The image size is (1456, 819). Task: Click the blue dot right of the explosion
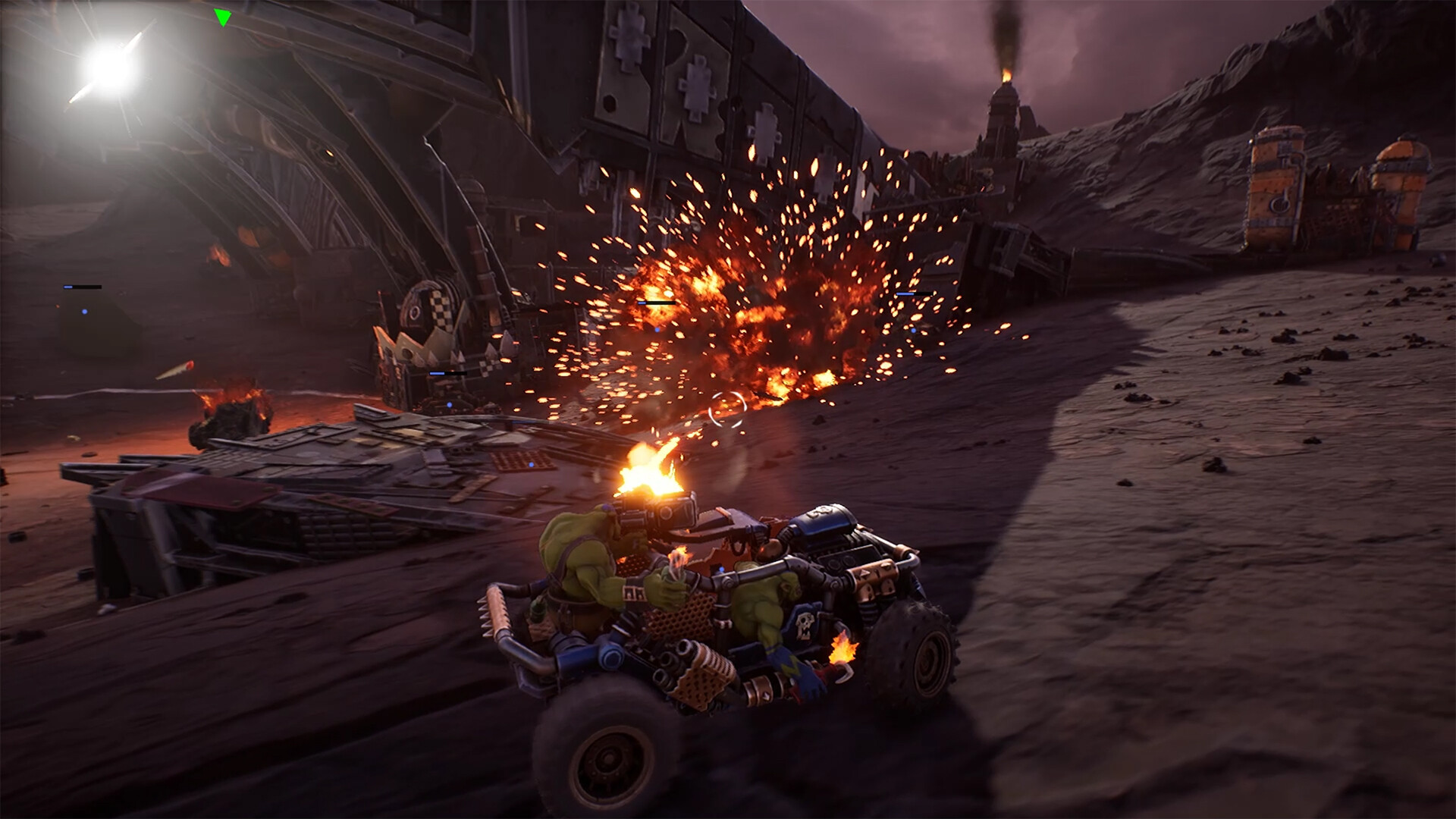[x=913, y=331]
